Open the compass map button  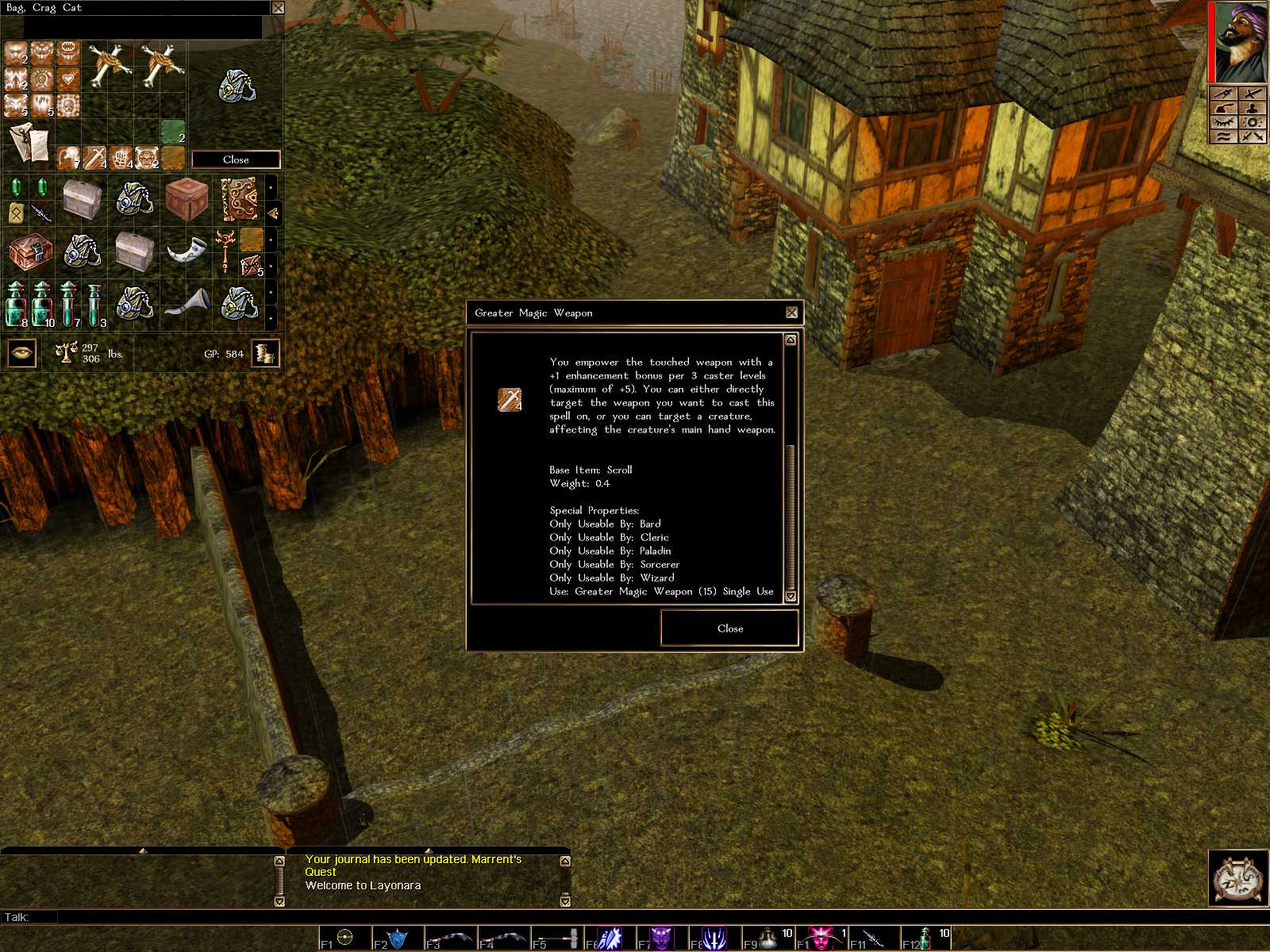1238,878
